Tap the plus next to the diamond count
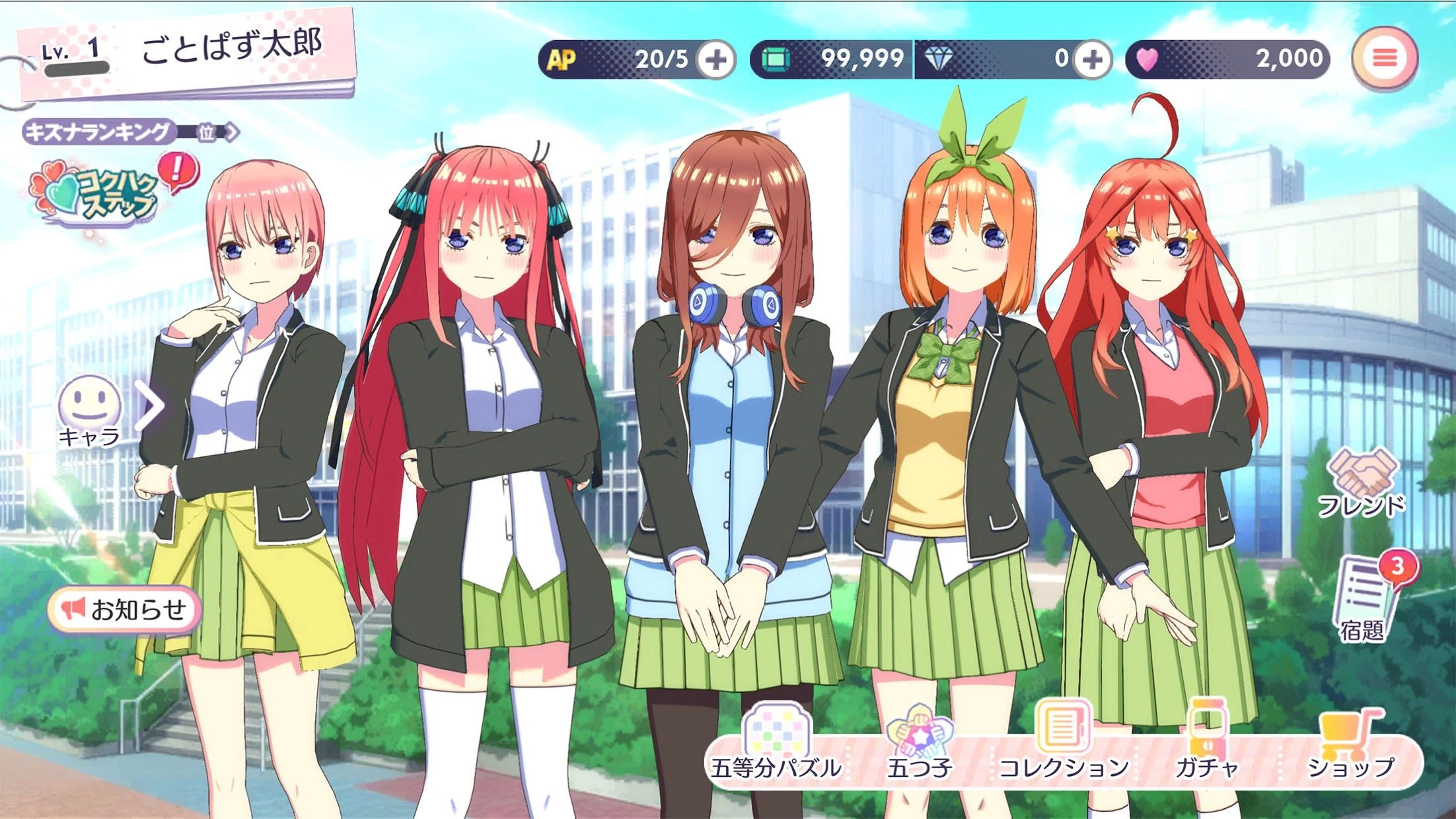Screen dimensions: 1456x819 tap(1092, 59)
